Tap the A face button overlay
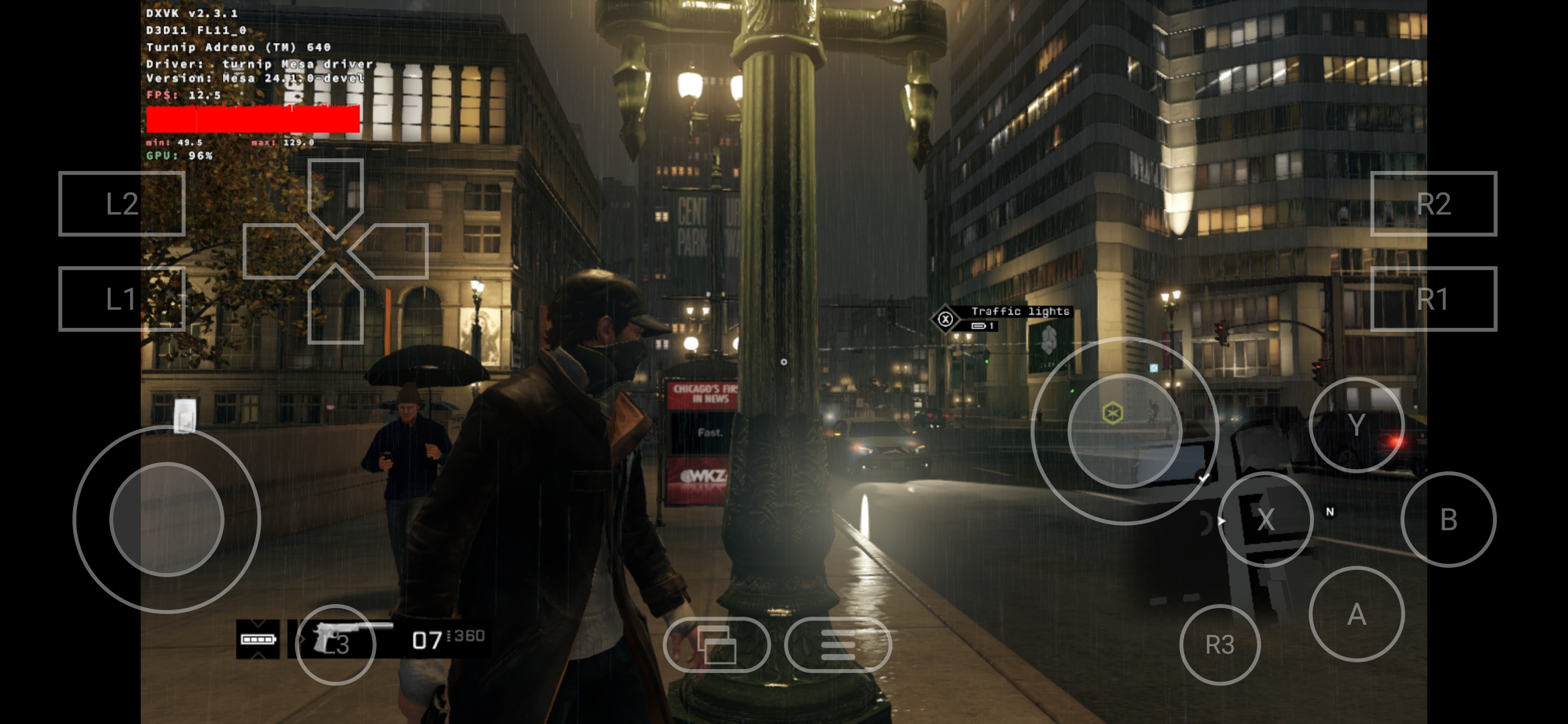Viewport: 1568px width, 724px height. [x=1356, y=614]
